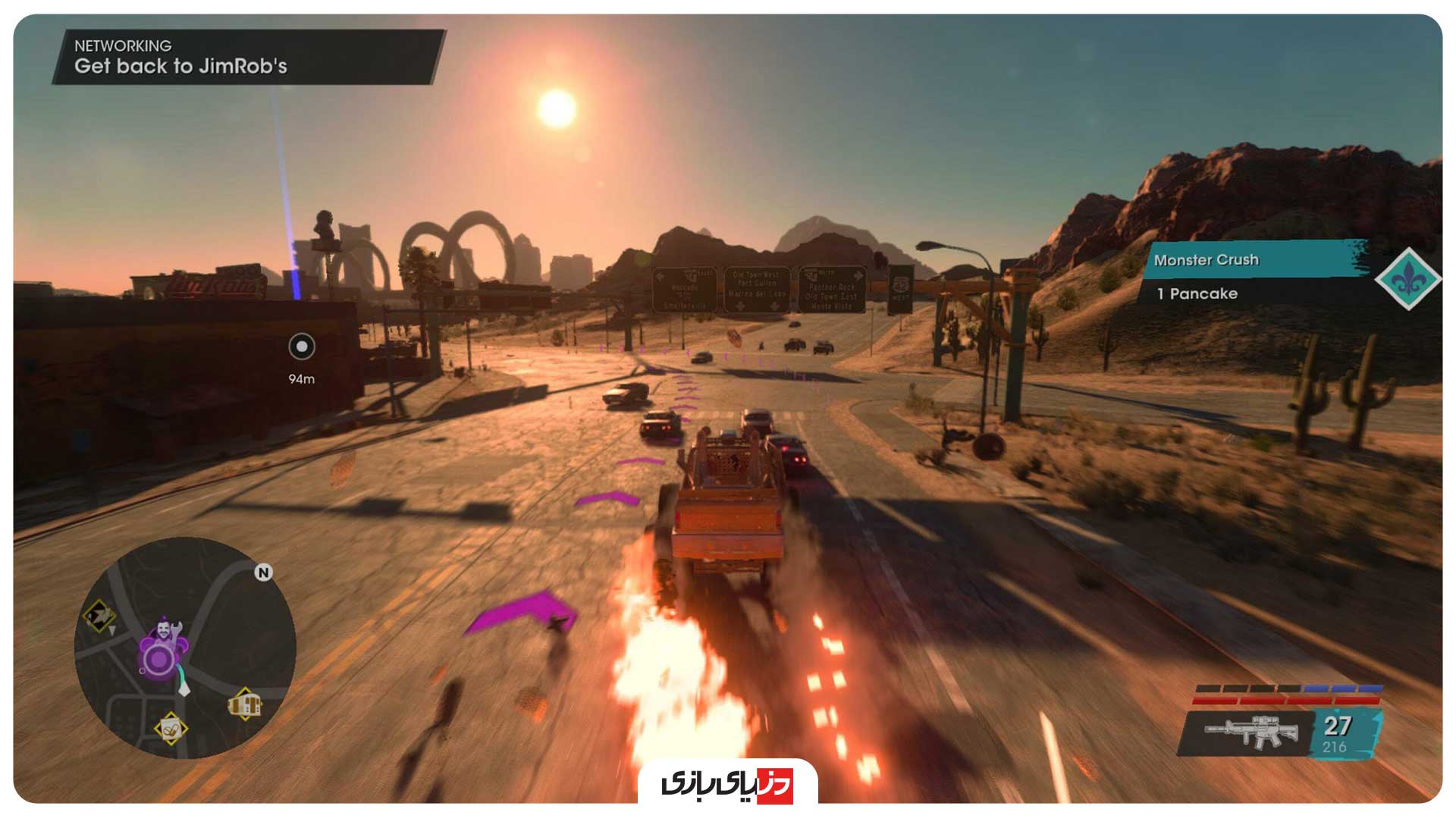
Task: Click the north compass indicator on minimap
Action: (x=263, y=573)
